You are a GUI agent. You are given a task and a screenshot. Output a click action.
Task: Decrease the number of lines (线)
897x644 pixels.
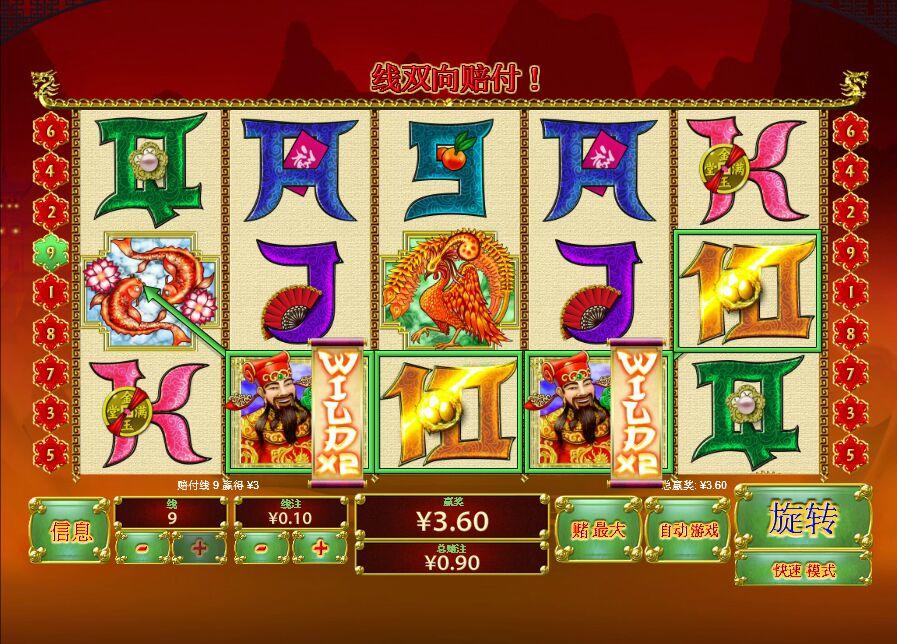(141, 548)
